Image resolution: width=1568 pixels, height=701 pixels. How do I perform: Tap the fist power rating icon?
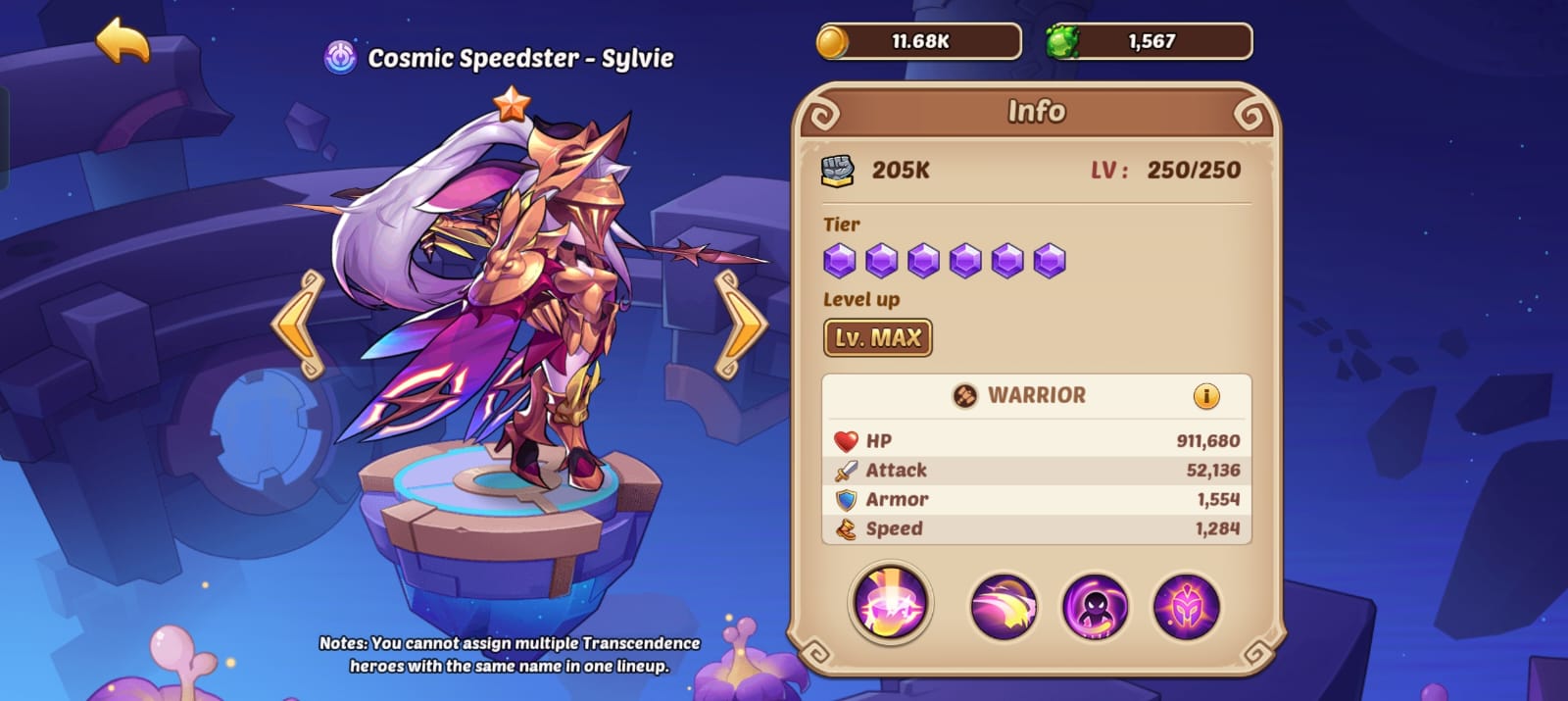click(x=837, y=171)
